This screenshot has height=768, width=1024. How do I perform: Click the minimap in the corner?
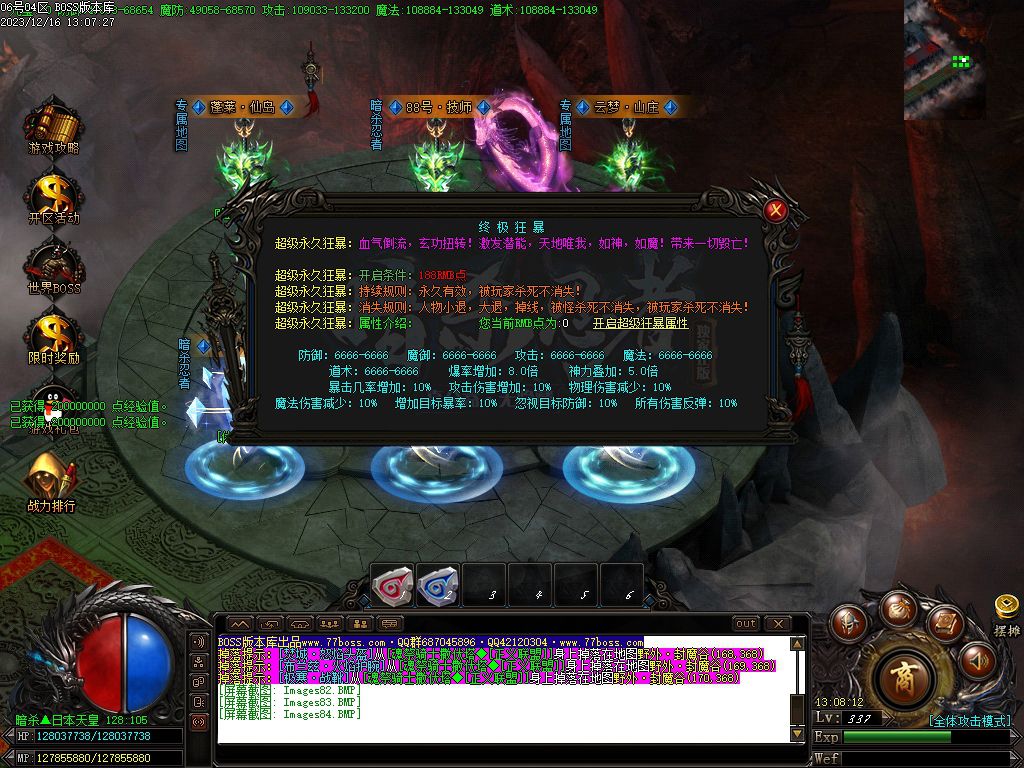point(944,58)
